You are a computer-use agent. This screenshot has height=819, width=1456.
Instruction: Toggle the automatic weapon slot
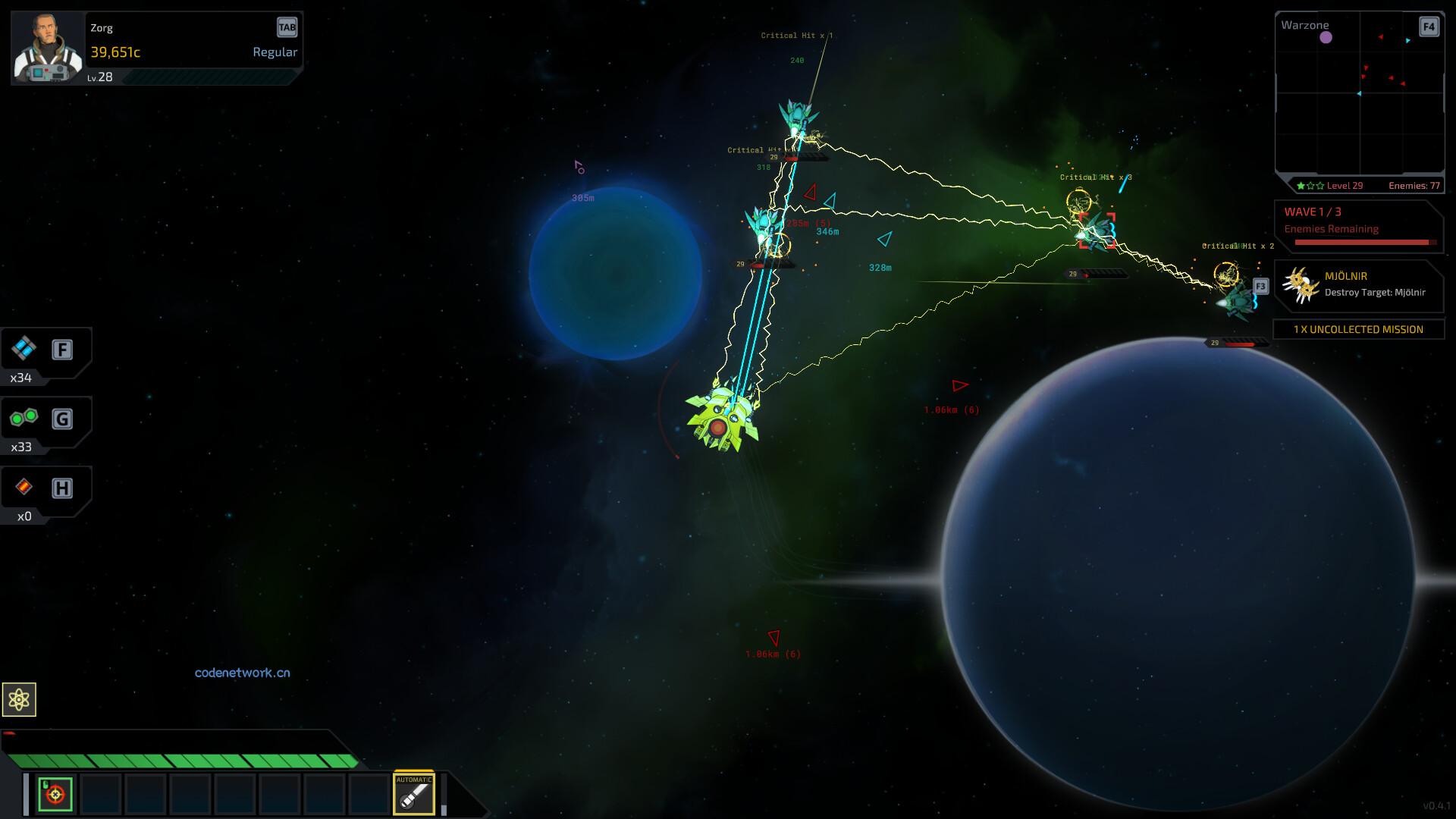414,794
